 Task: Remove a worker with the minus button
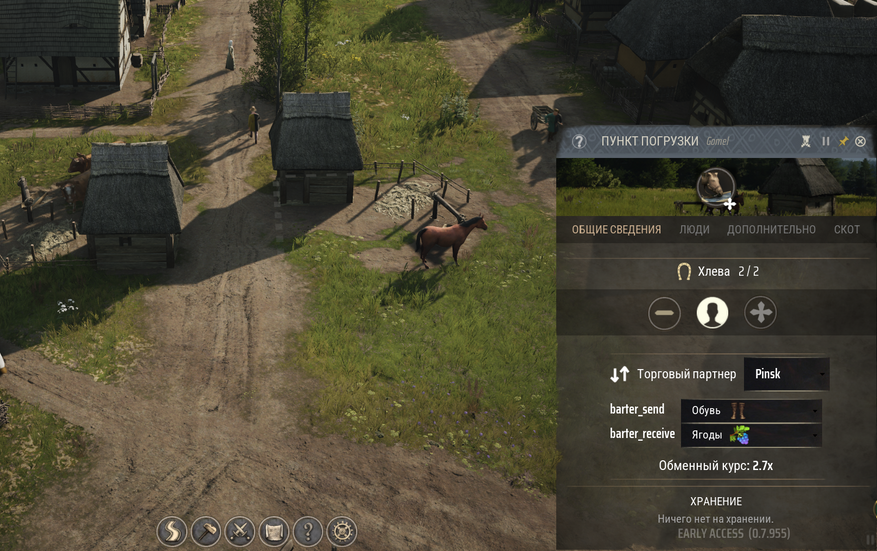click(x=664, y=313)
